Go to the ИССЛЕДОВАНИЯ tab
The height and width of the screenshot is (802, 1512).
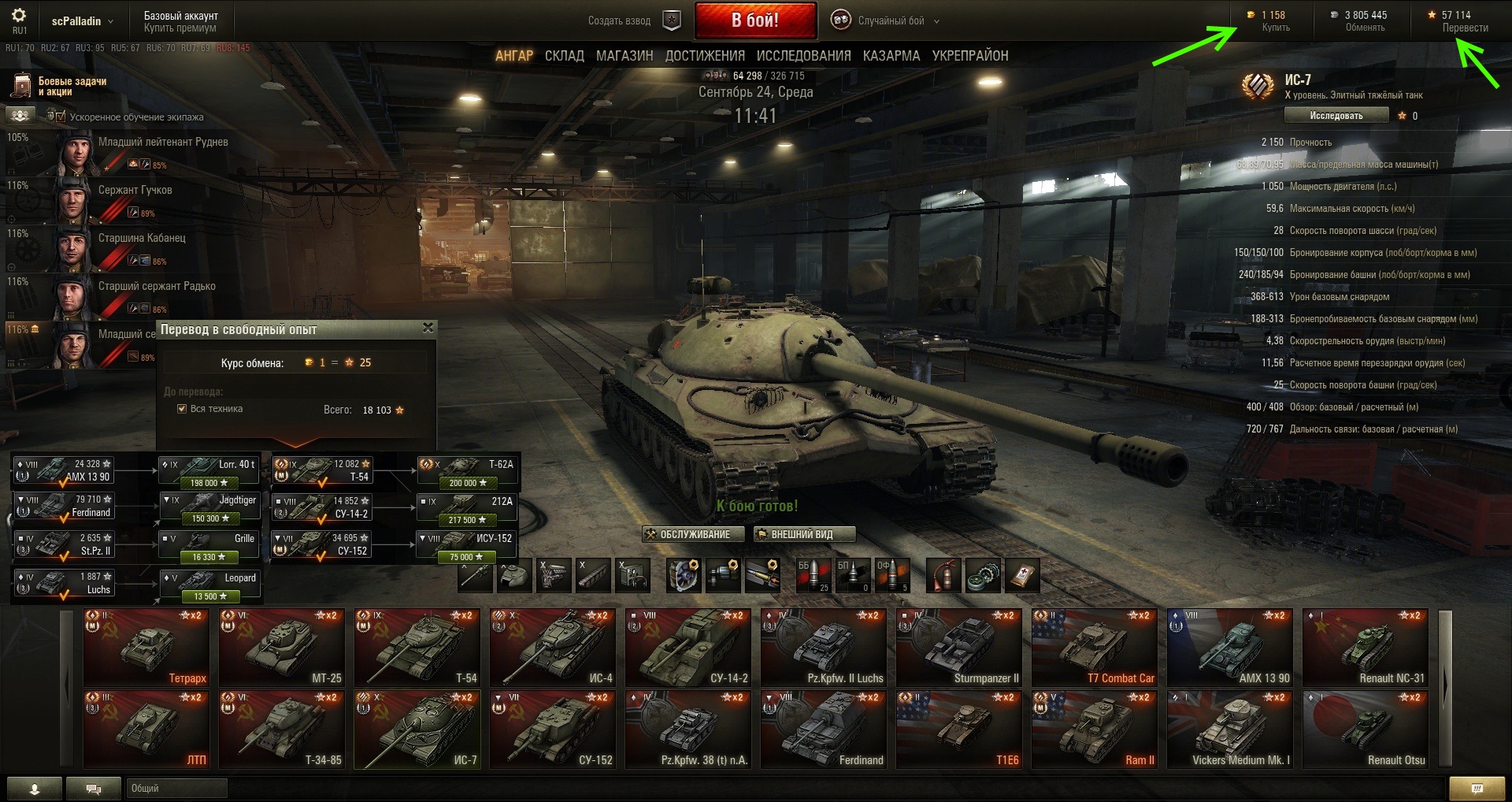tap(803, 56)
